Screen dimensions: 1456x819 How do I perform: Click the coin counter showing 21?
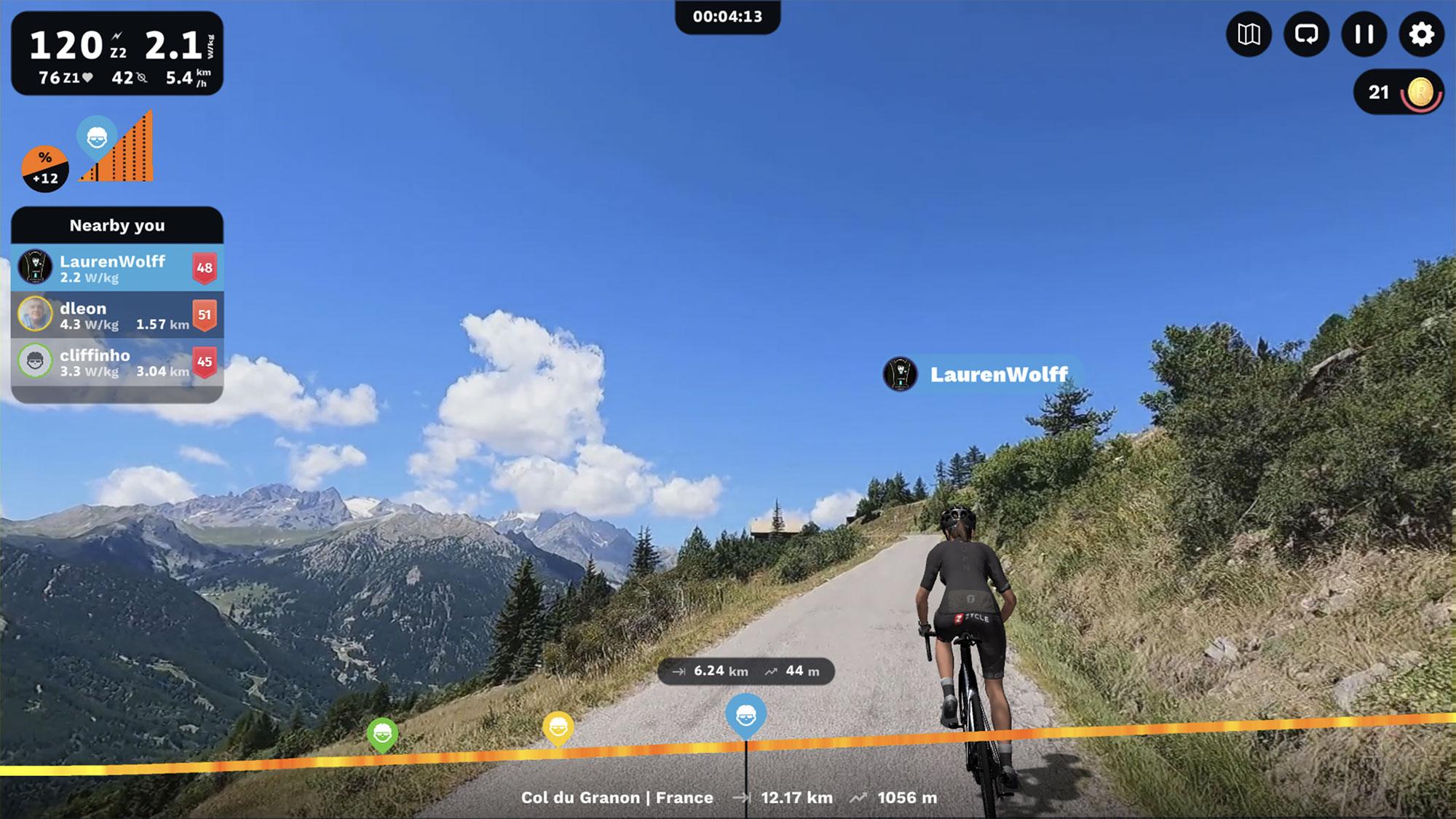point(1398,92)
